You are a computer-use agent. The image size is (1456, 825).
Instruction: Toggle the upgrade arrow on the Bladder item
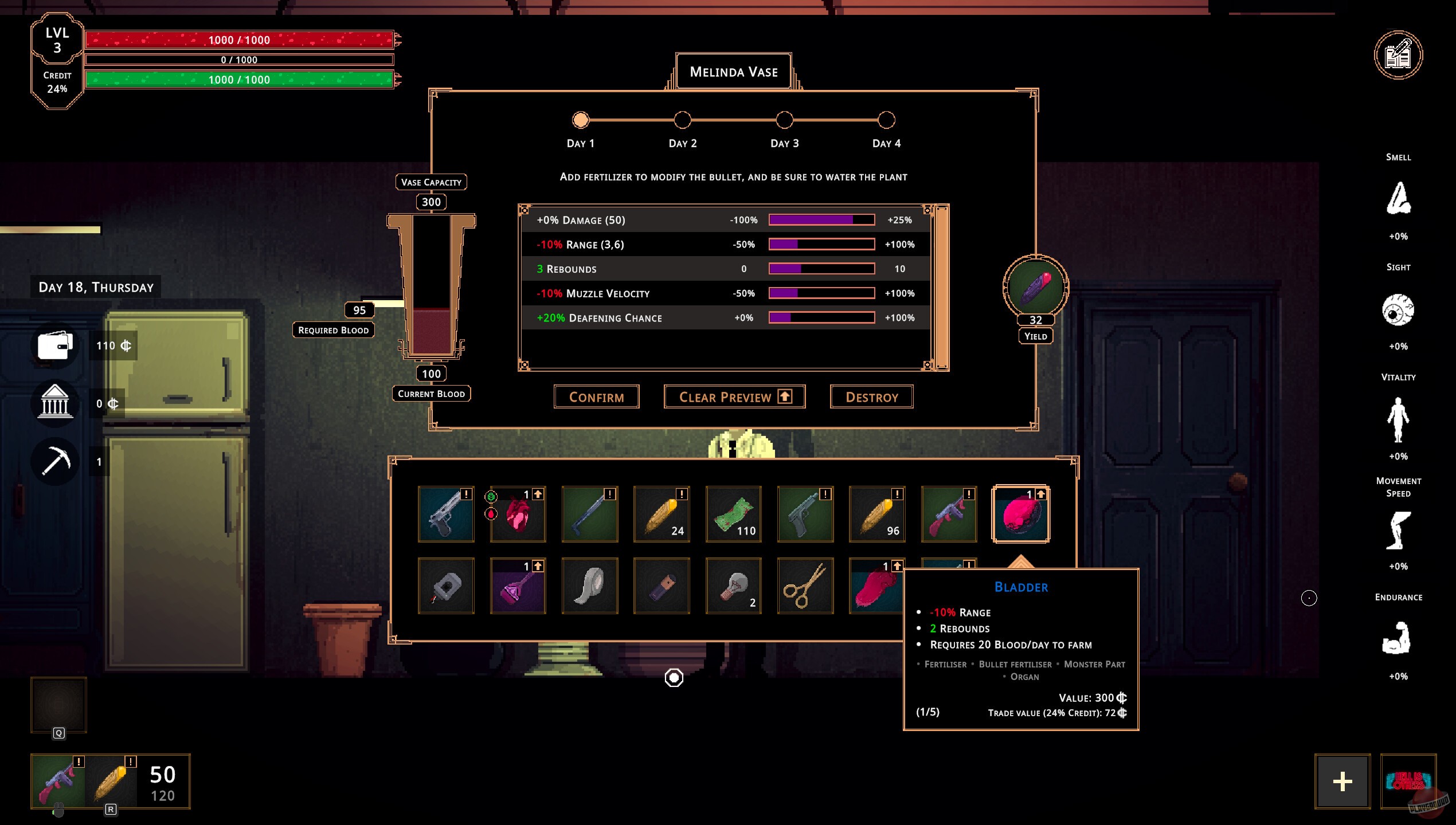tap(1042, 495)
